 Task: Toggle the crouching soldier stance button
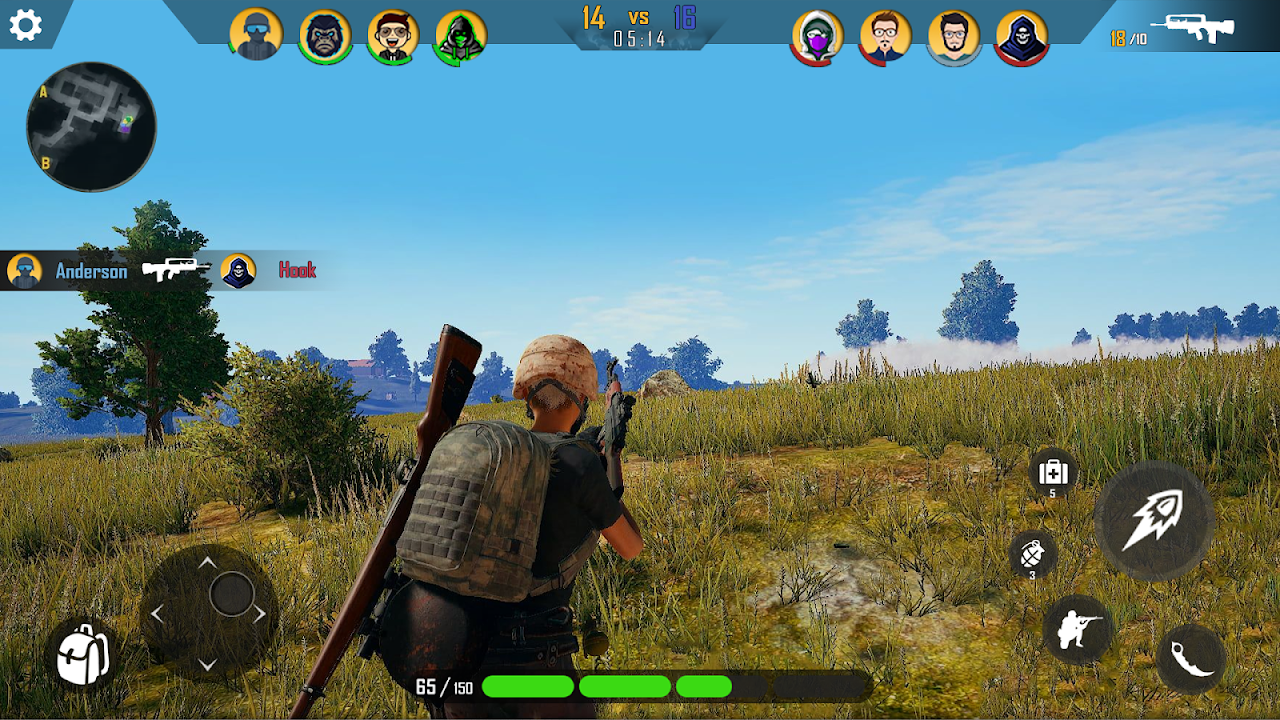tap(1078, 630)
